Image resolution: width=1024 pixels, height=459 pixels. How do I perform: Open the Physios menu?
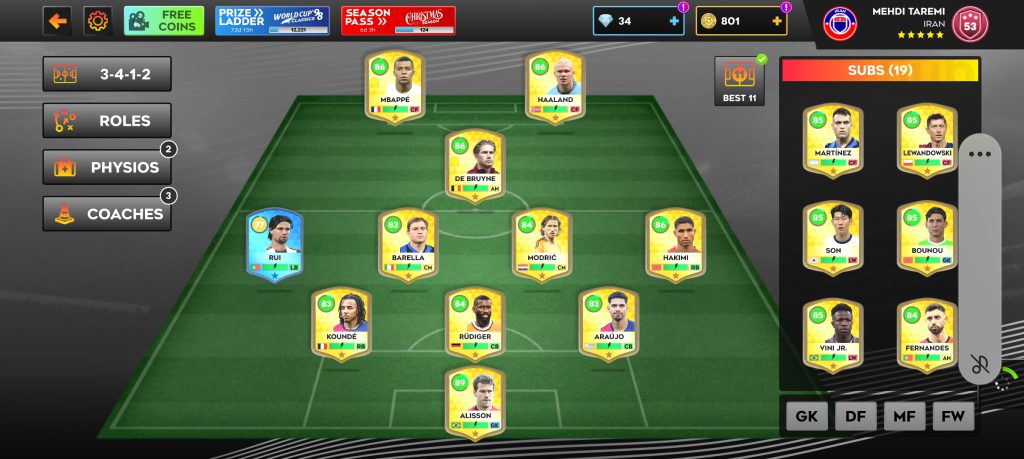click(107, 167)
